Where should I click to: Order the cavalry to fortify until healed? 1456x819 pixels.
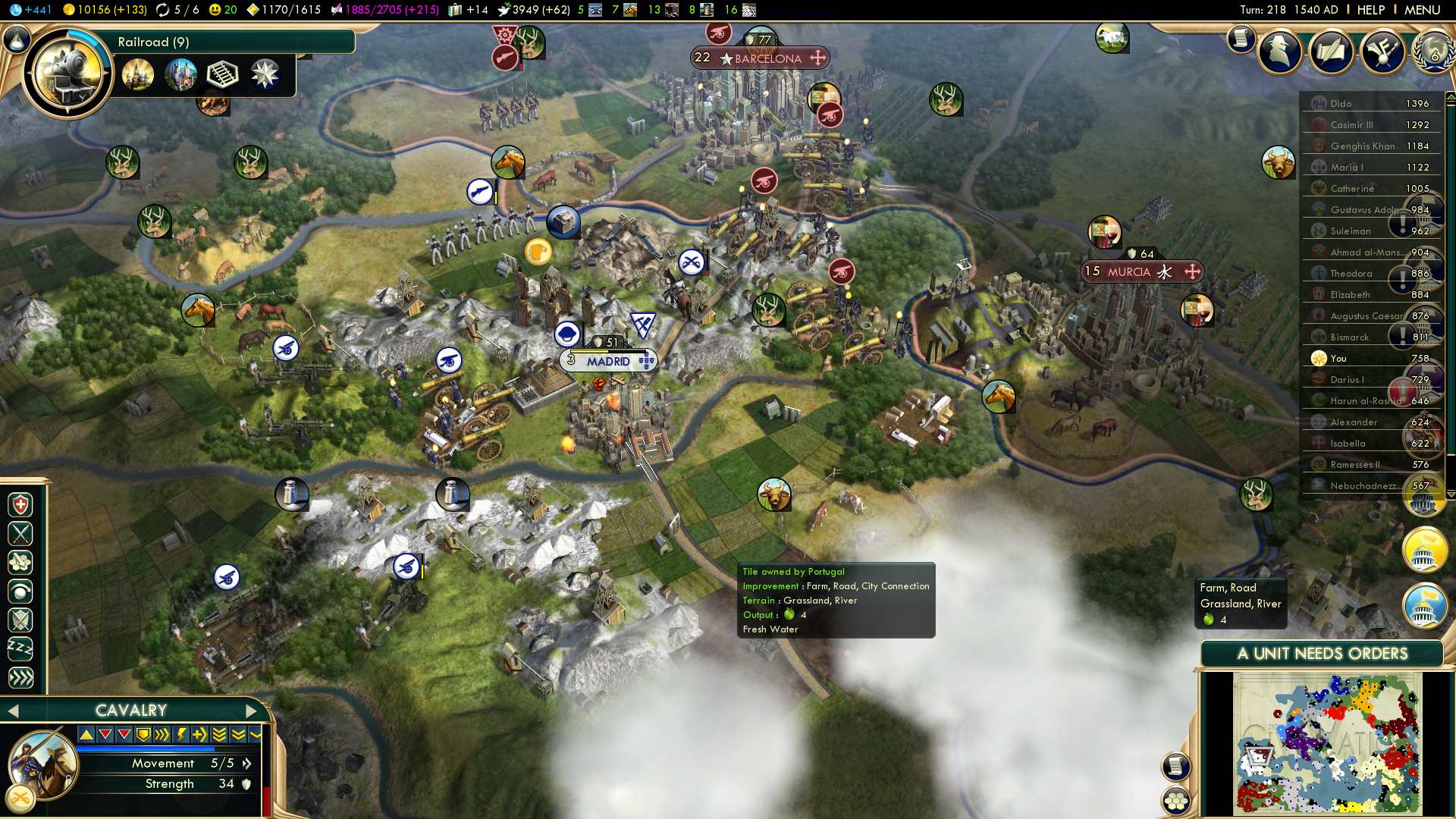pos(20,505)
